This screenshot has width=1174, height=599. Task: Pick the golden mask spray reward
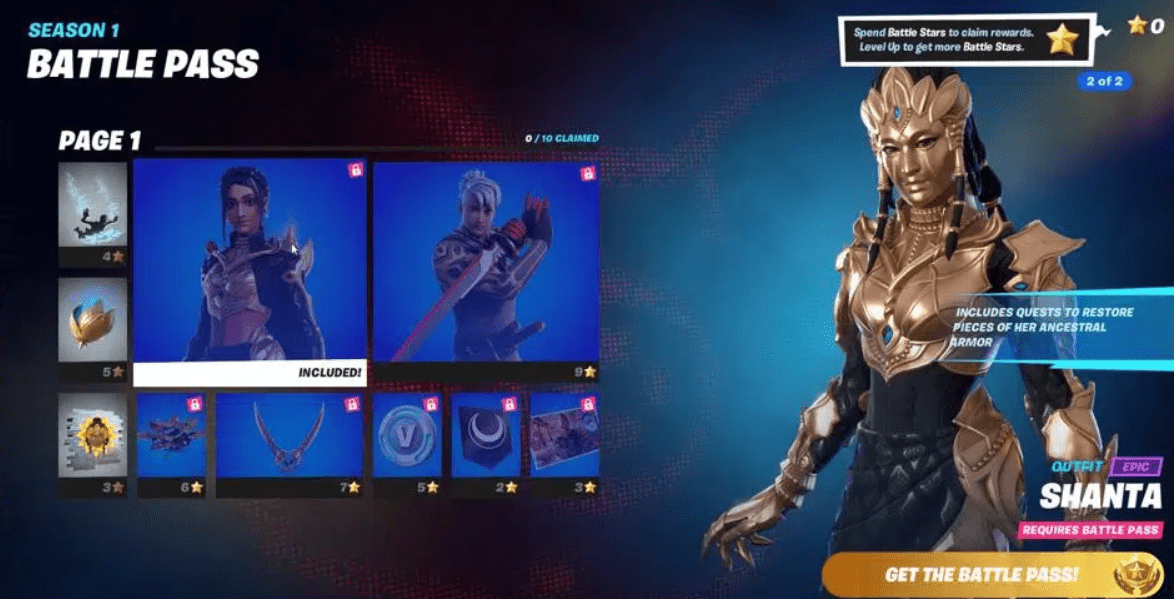tap(92, 435)
